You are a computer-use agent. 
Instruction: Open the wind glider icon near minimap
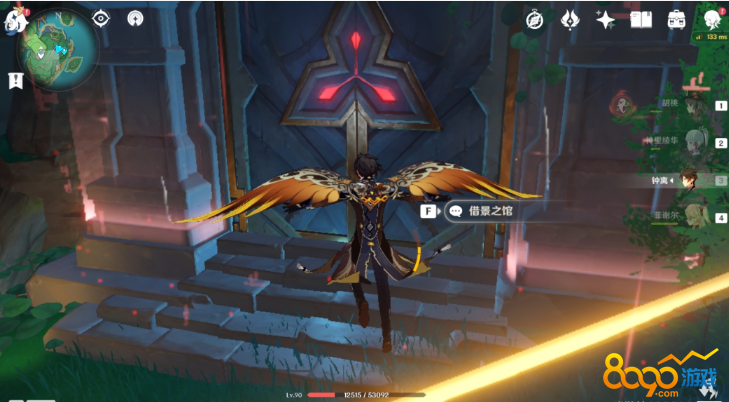coord(135,18)
